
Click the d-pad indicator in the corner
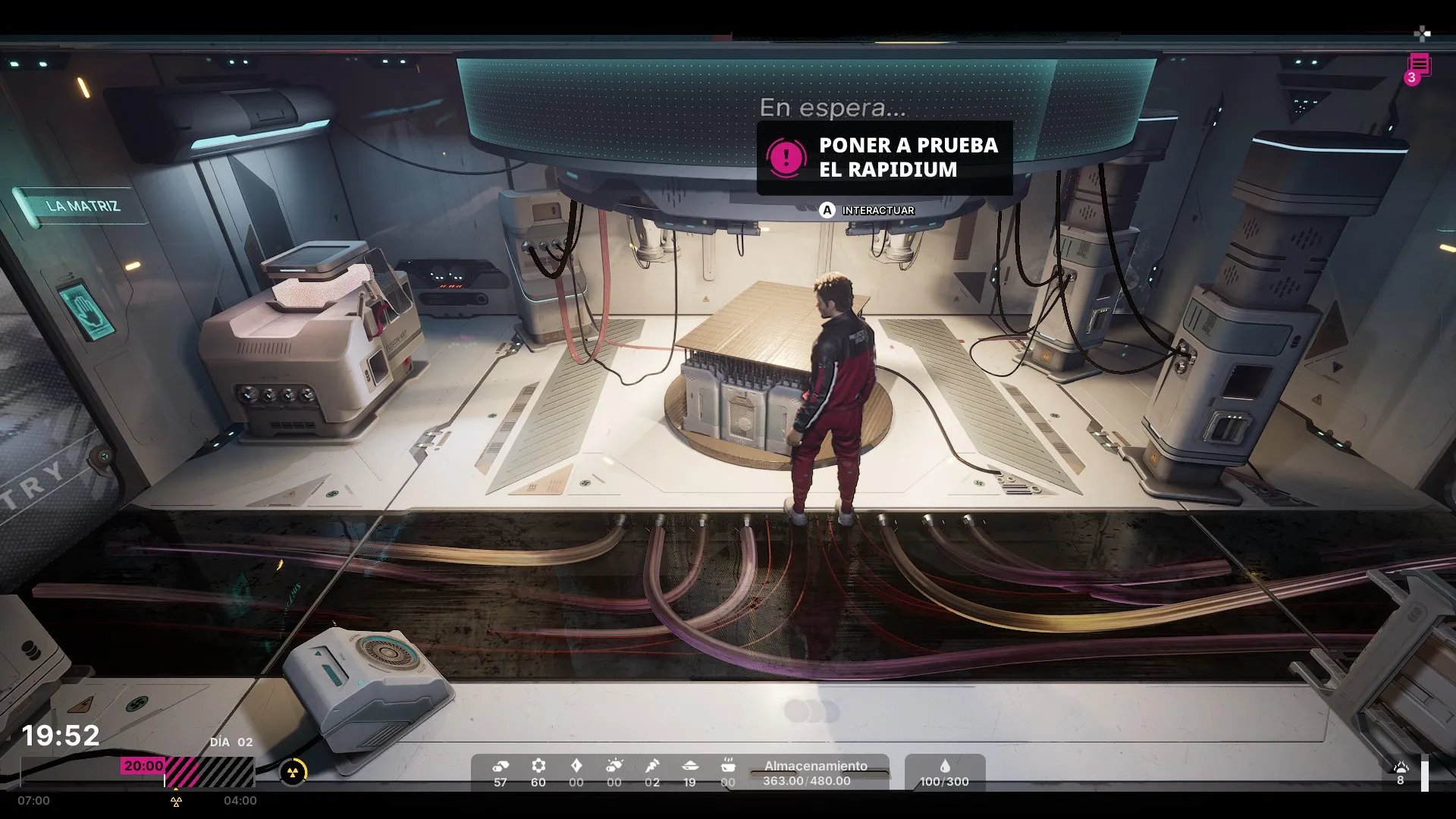pyautogui.click(x=1422, y=33)
